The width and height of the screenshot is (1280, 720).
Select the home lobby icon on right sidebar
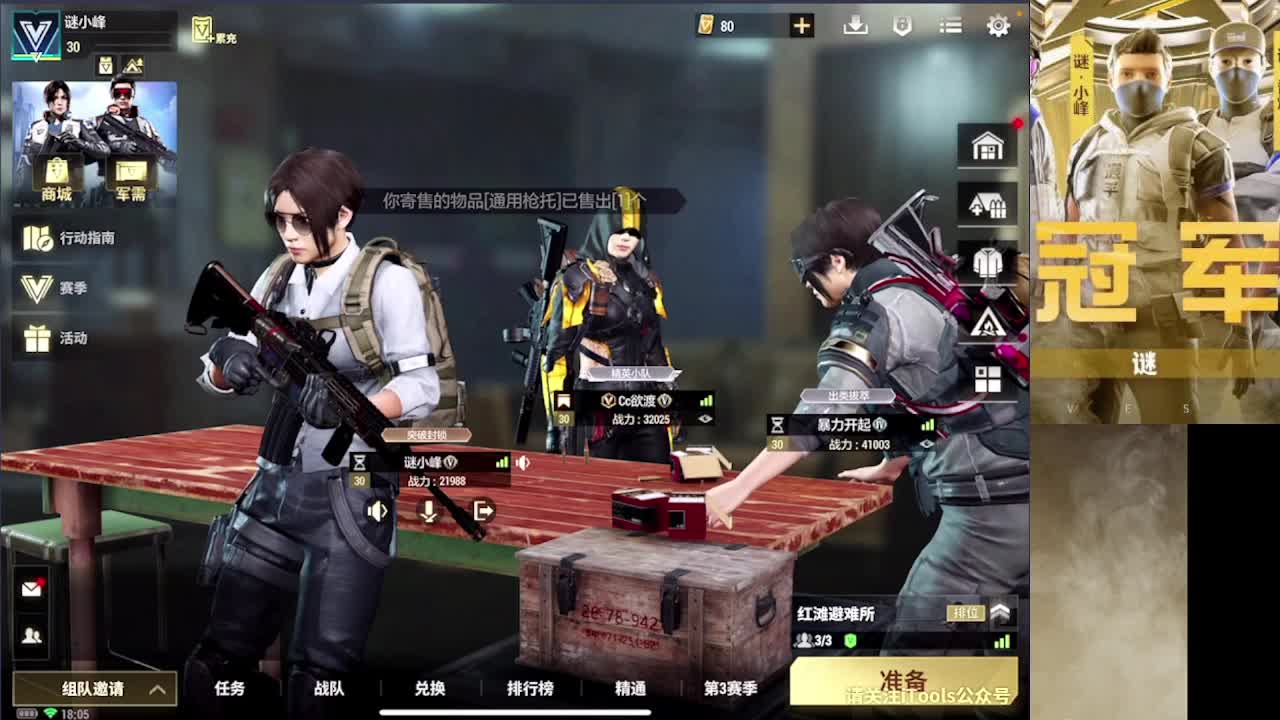[x=988, y=146]
